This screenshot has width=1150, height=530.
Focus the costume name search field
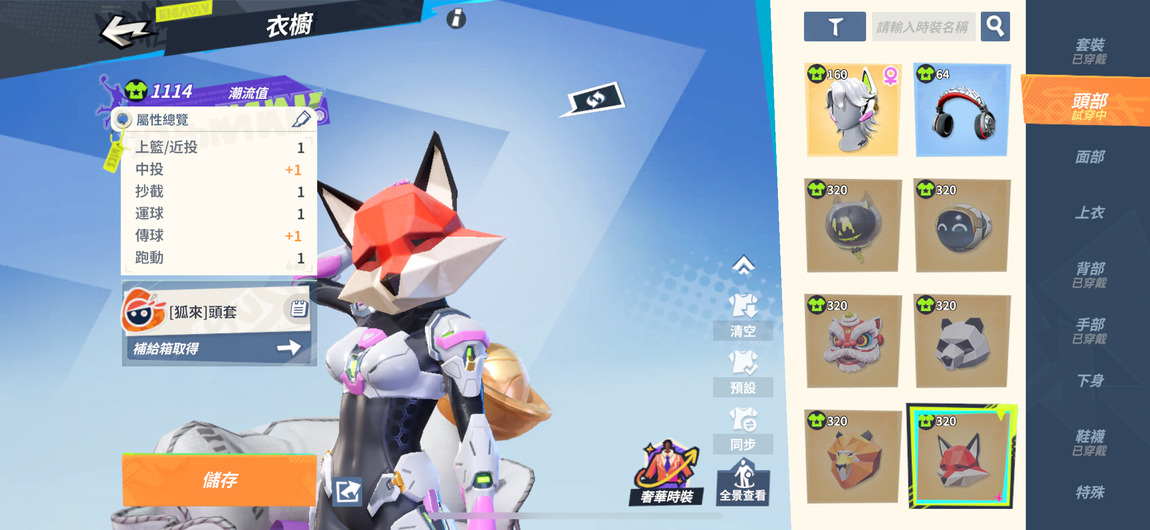923,27
